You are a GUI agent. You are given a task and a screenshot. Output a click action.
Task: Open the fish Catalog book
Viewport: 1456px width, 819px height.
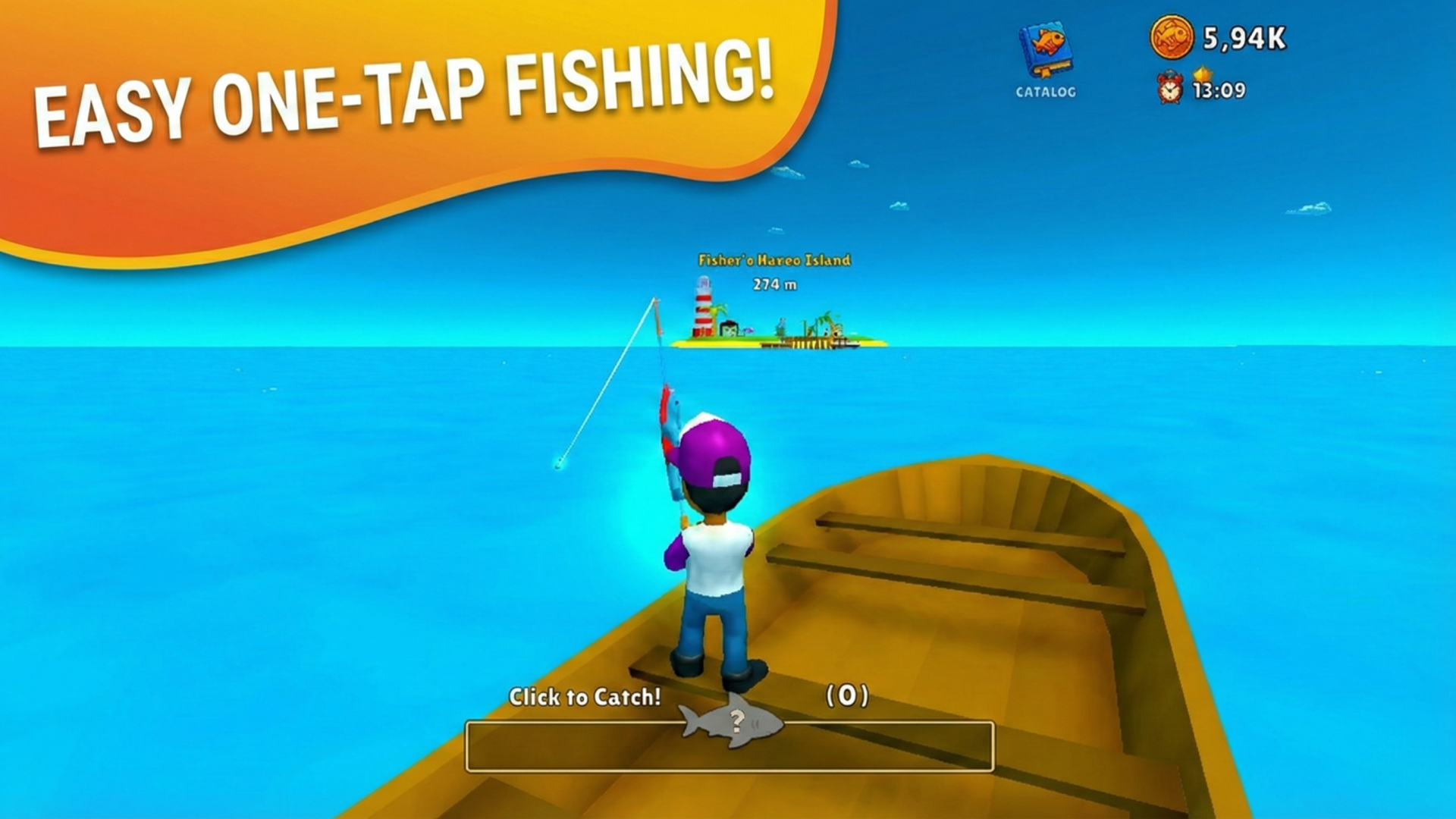click(x=1045, y=52)
